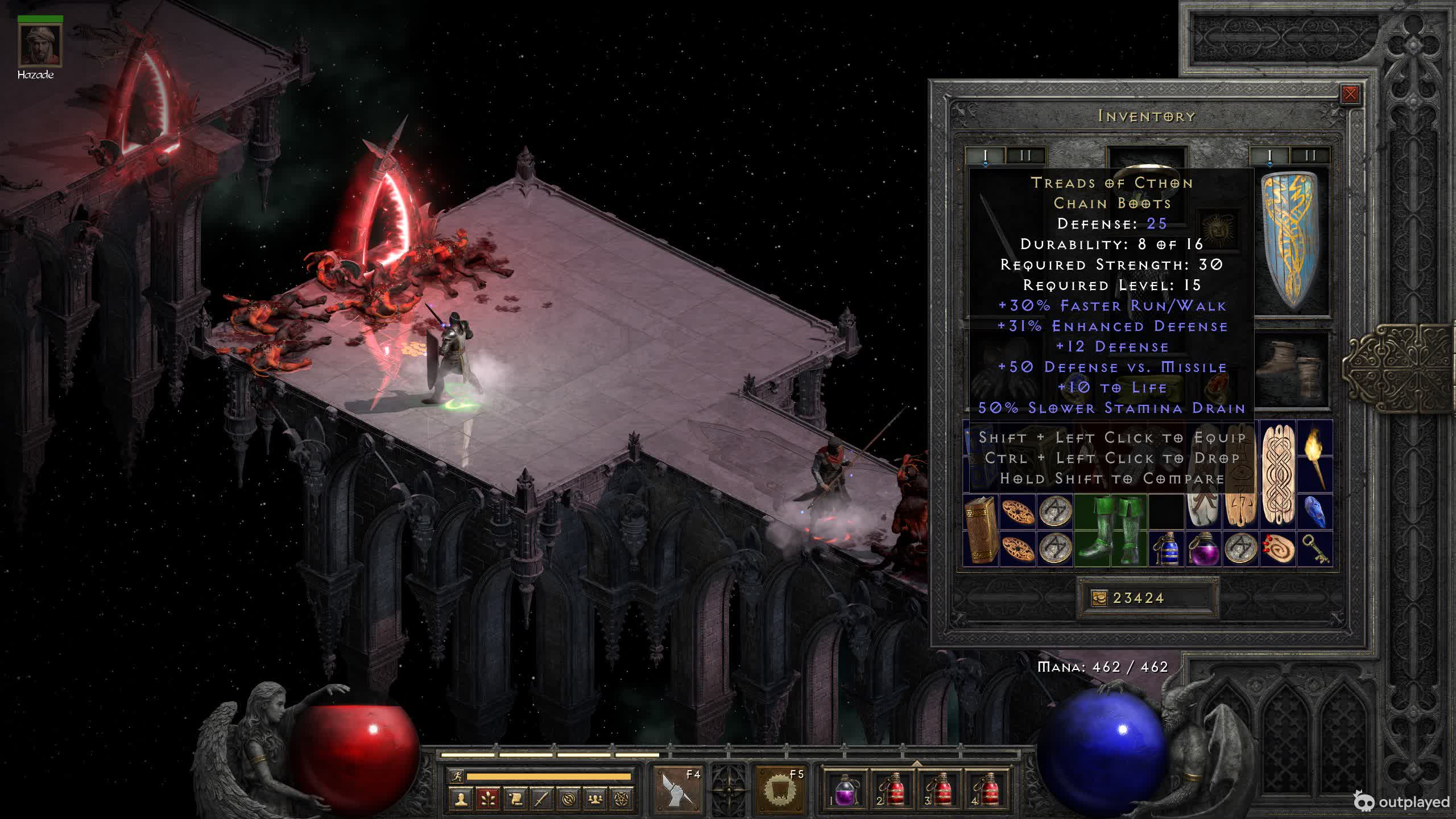Select the blue striped potion in inventory
Screen dimensions: 1456x819
tap(1166, 548)
